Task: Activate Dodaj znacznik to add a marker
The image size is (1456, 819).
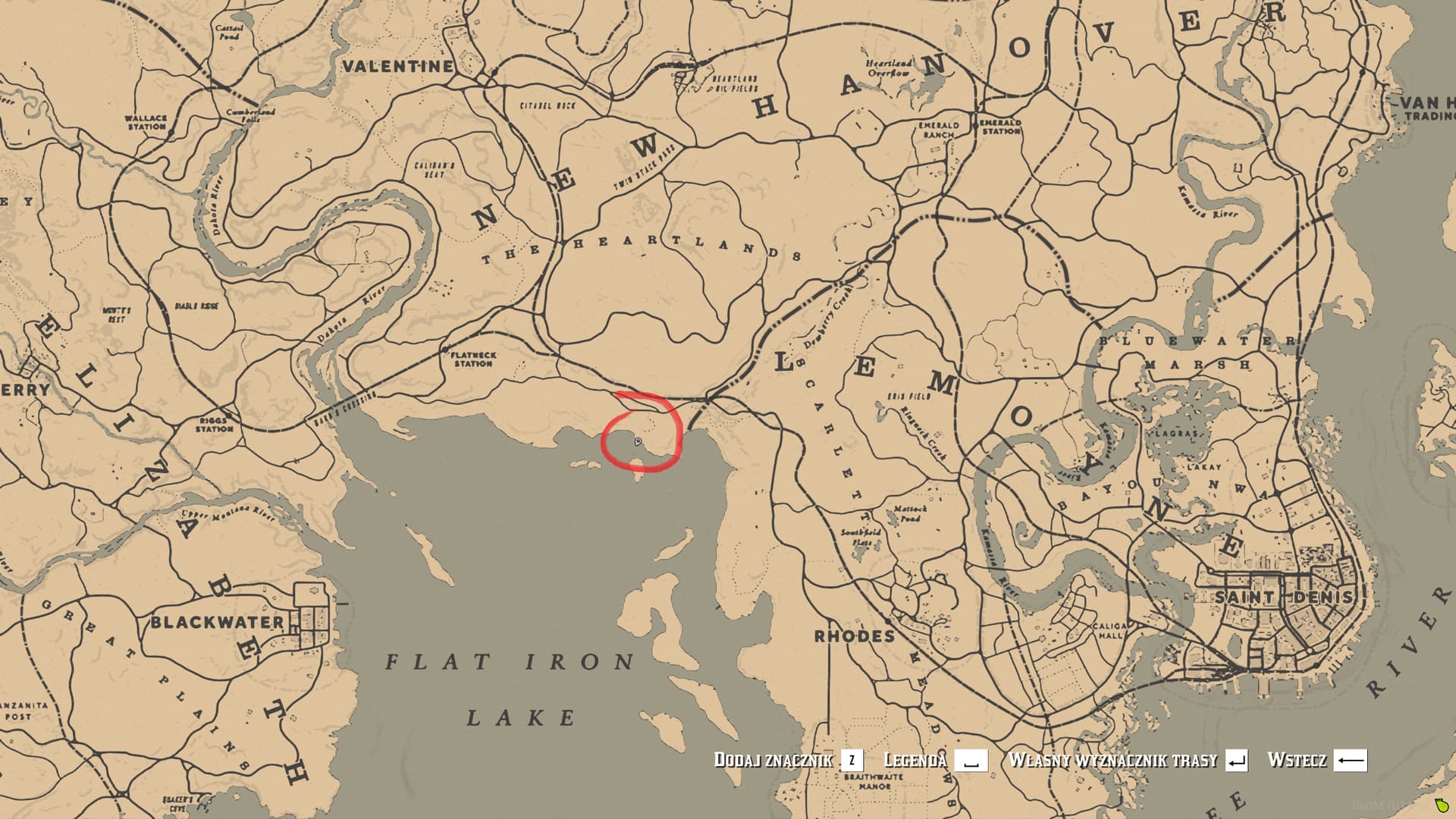Action: point(773,761)
